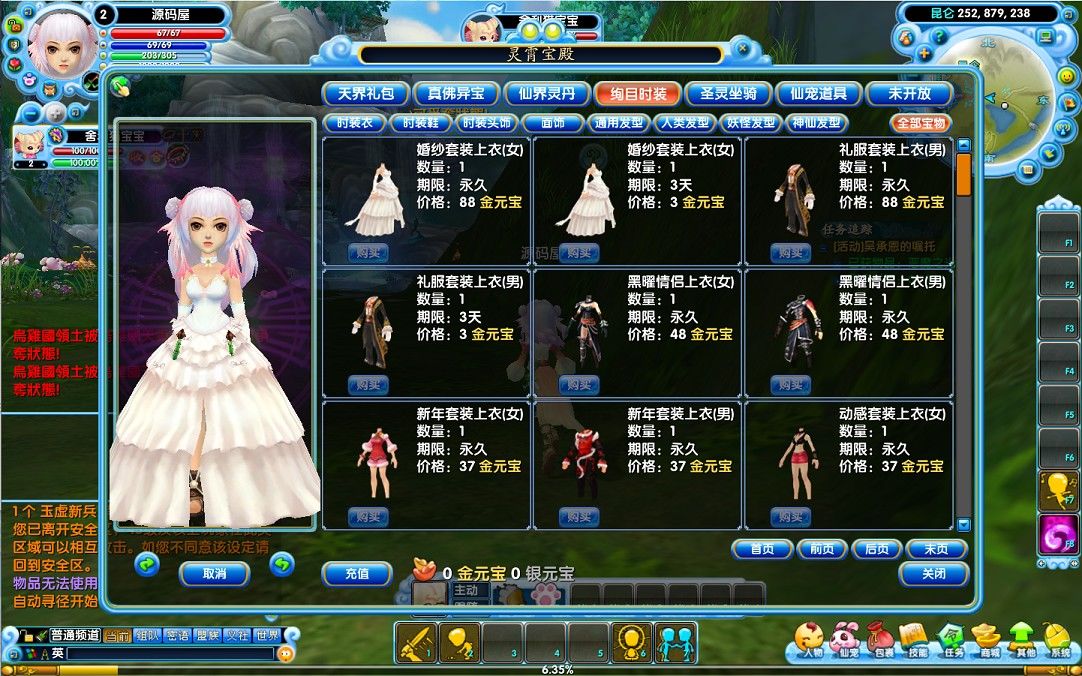
Task: Choose the 通用发型 hairstyle filter
Action: 617,123
